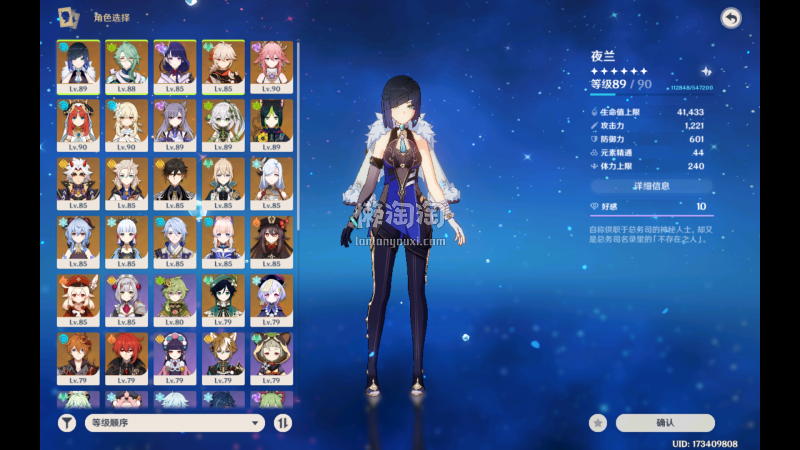Pick Tighnari's portrait
The image size is (800, 450).
tap(271, 124)
